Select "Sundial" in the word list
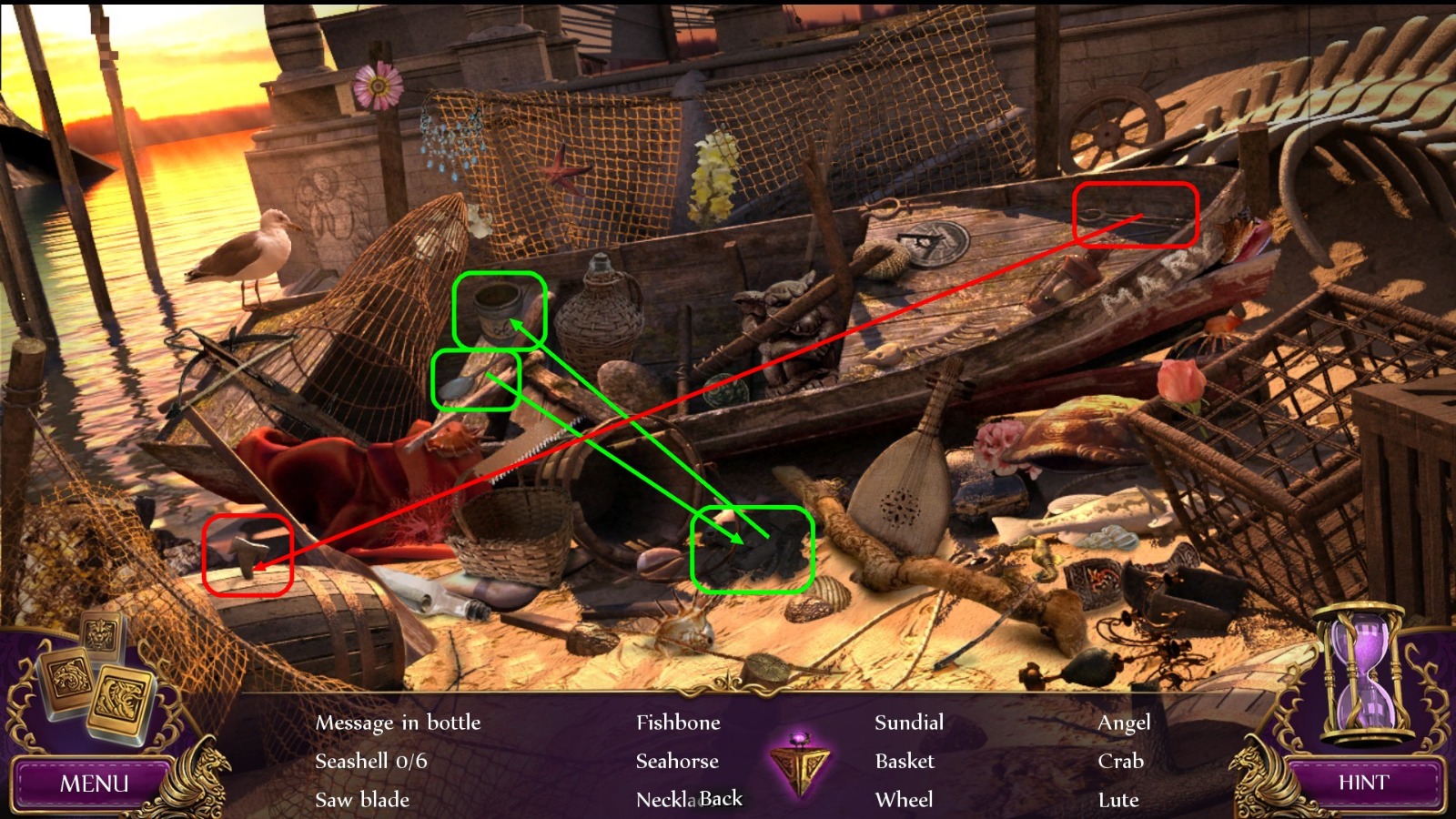Viewport: 1456px width, 819px height. (x=908, y=723)
